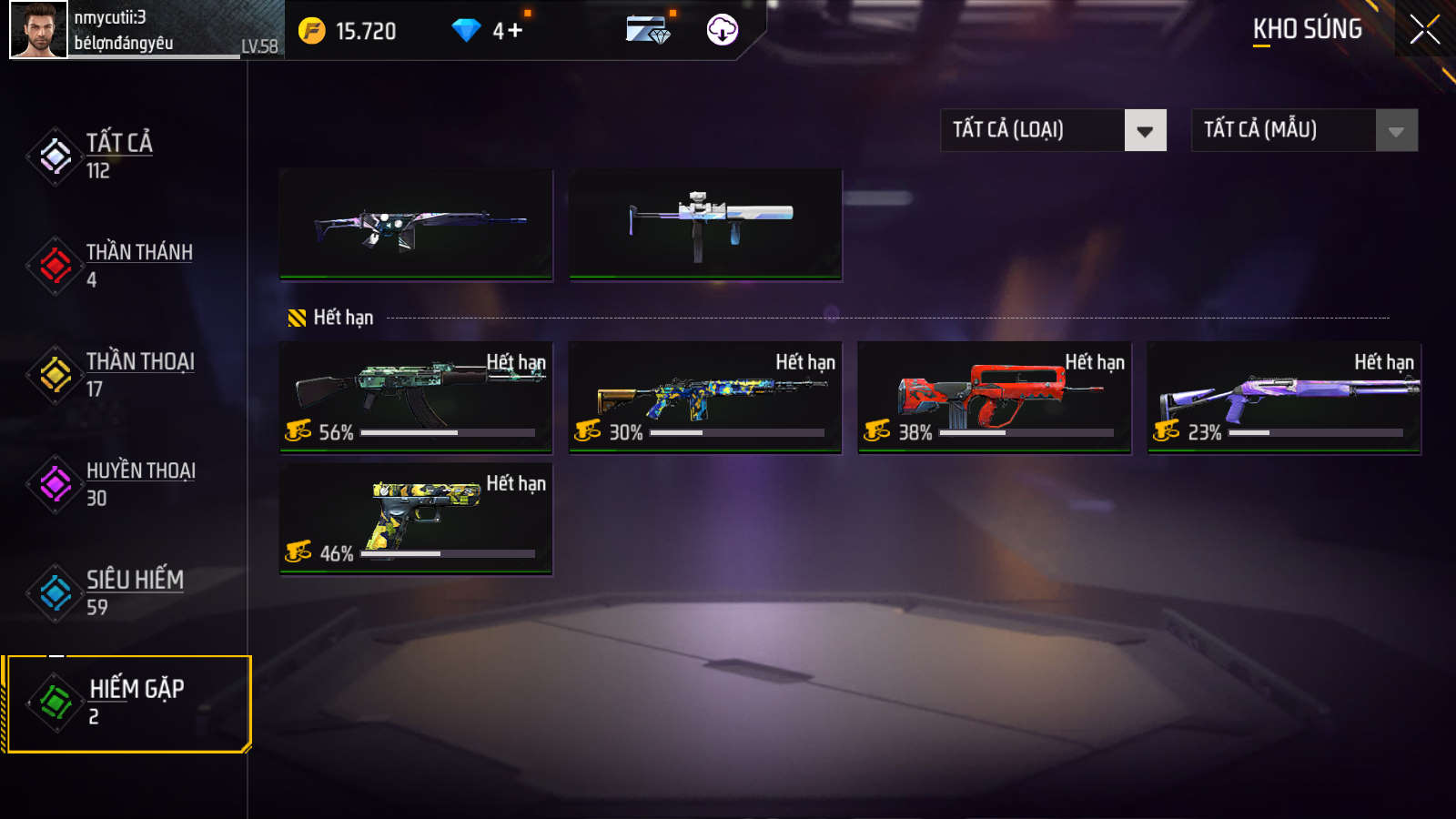The height and width of the screenshot is (819, 1456).
Task: Choose the white-blue submachine gun skin
Action: (705, 225)
